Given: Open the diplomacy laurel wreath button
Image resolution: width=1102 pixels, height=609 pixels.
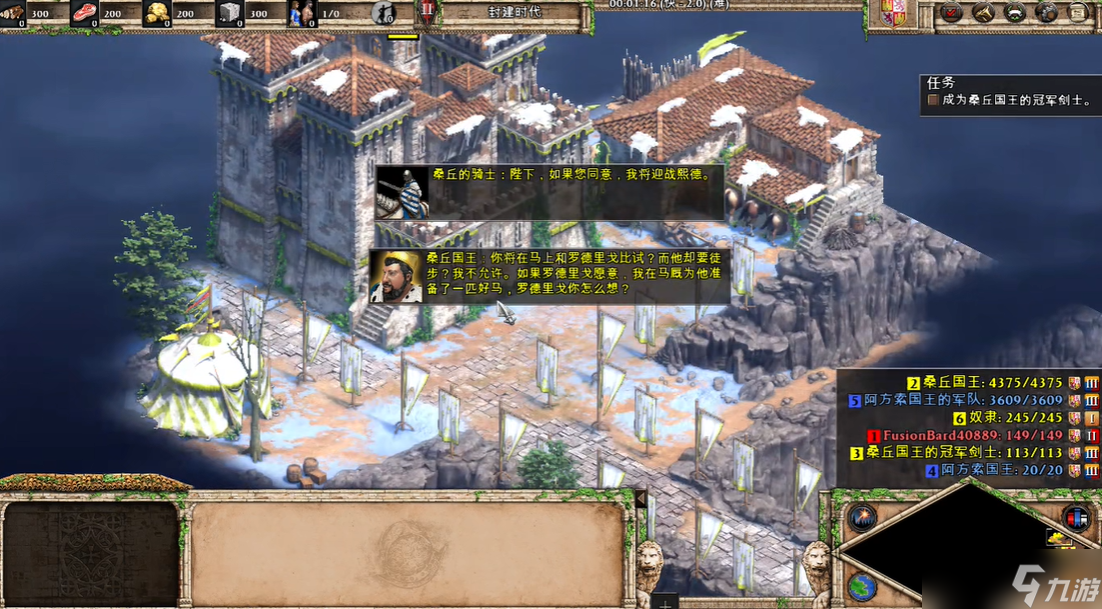Looking at the screenshot, I should point(1014,13).
